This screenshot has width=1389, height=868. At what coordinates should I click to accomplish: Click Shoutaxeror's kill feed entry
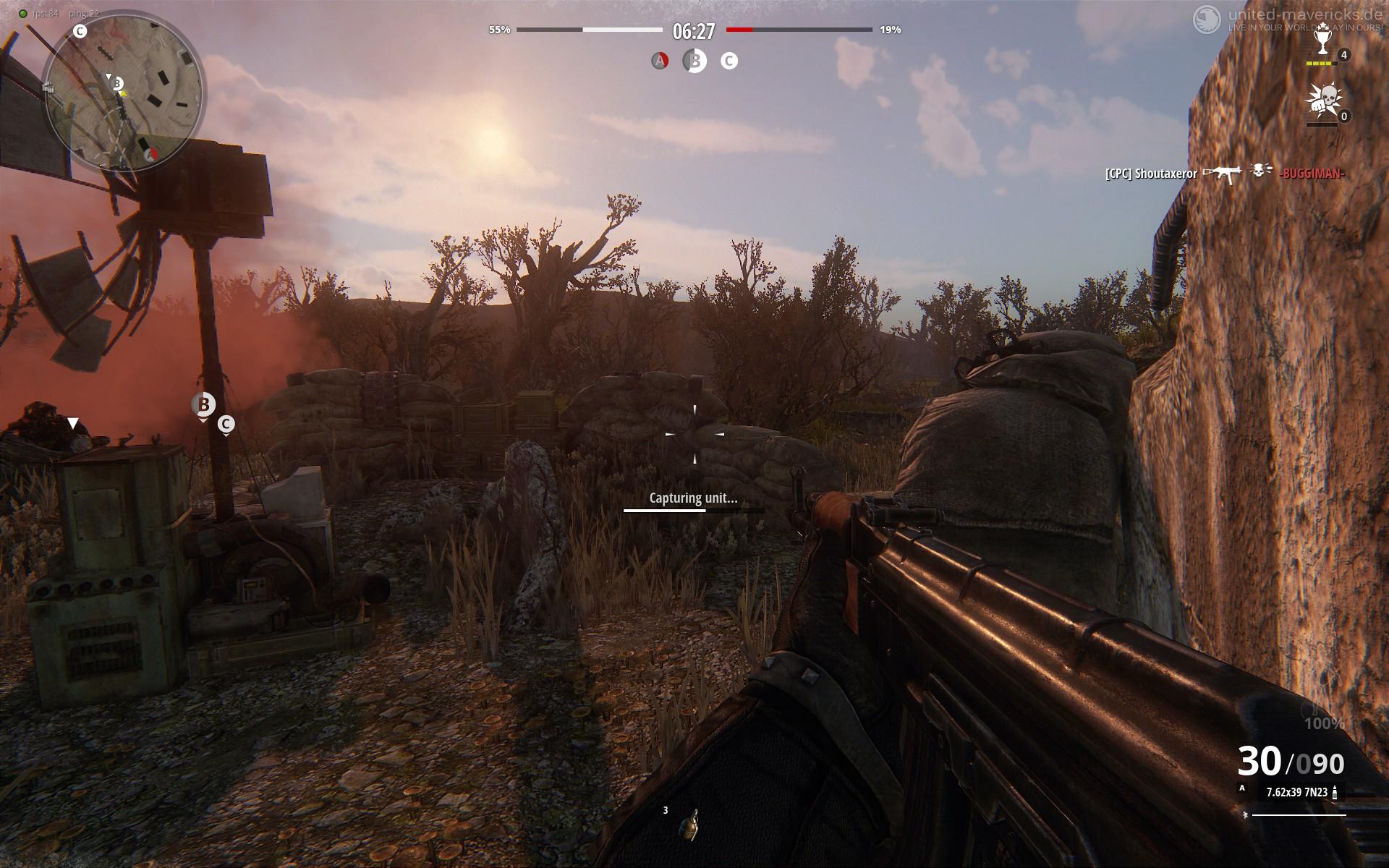(x=1151, y=174)
